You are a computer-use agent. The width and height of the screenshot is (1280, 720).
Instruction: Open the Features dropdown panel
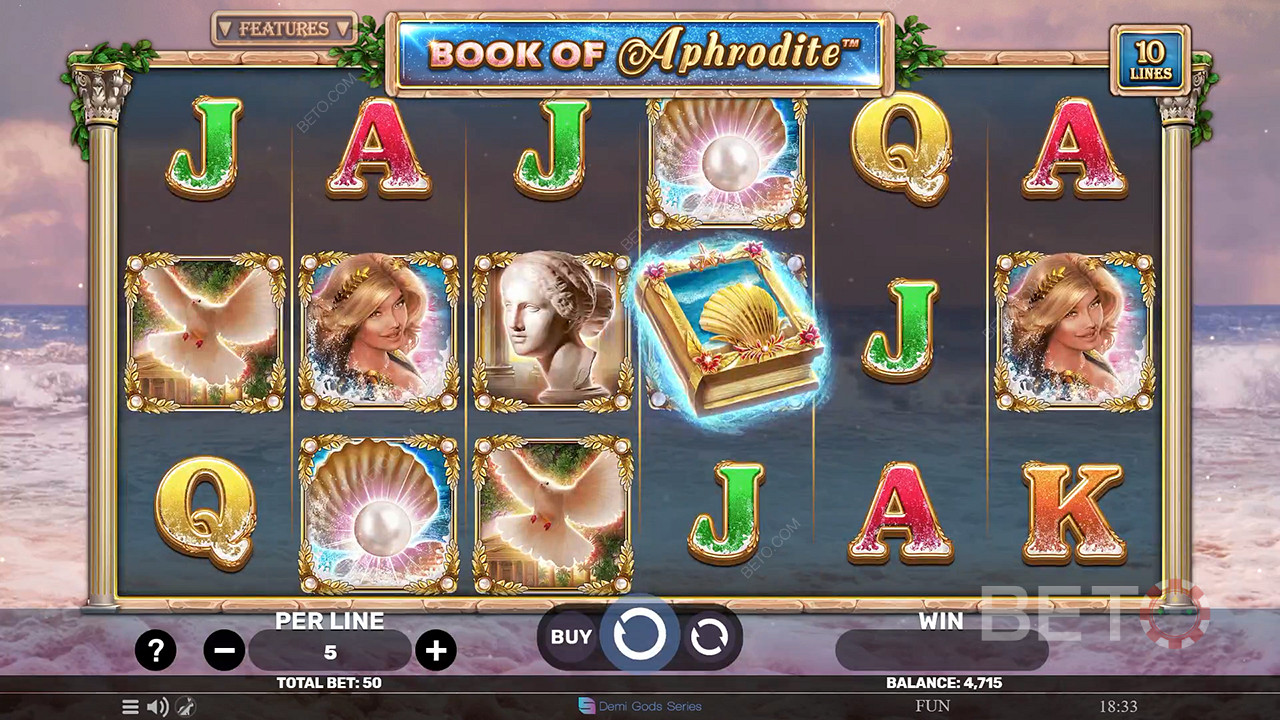(284, 29)
